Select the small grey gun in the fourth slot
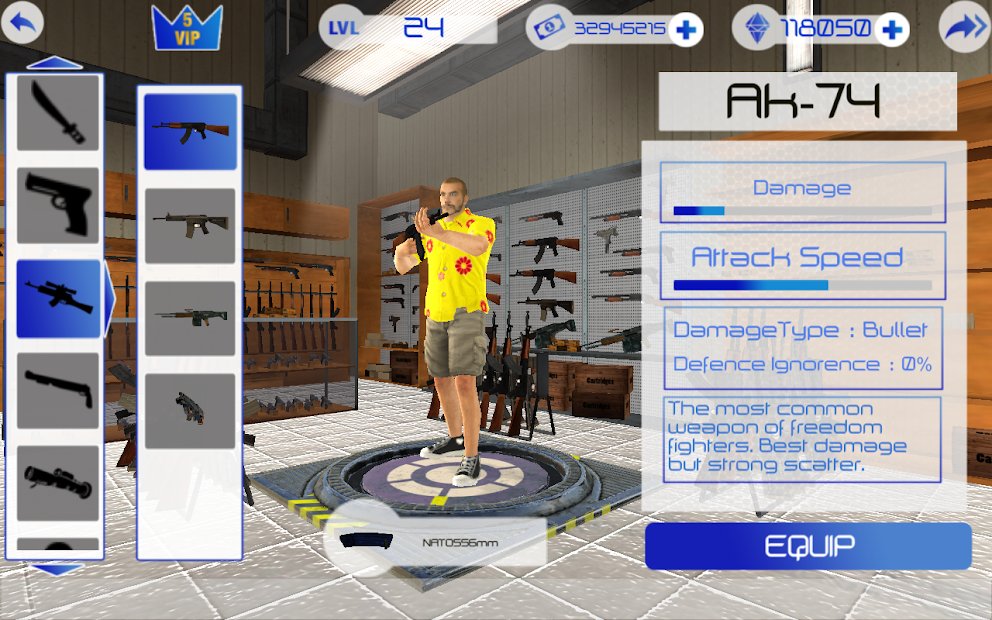 point(190,410)
